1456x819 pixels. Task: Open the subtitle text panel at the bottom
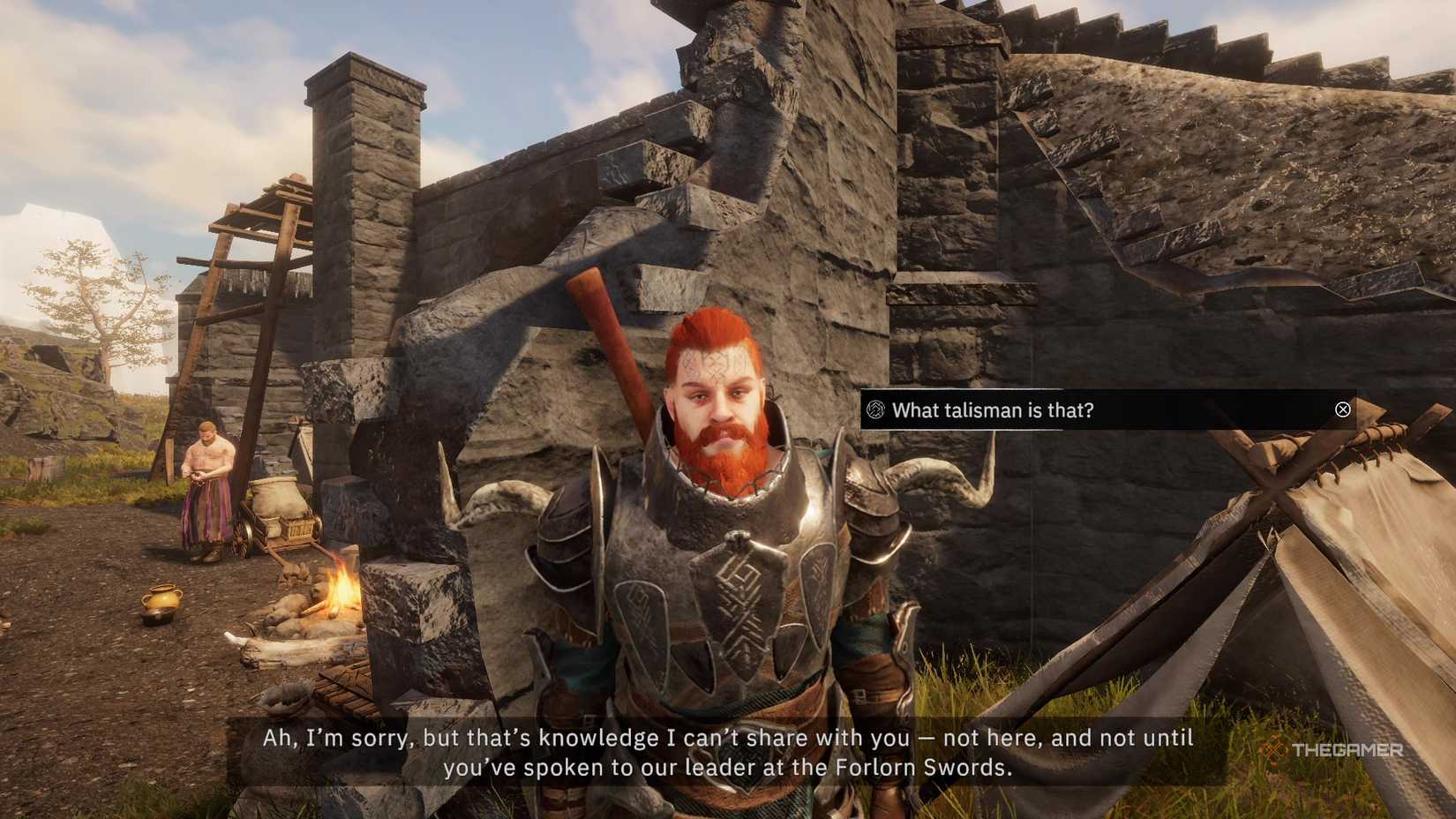pyautogui.click(x=728, y=752)
